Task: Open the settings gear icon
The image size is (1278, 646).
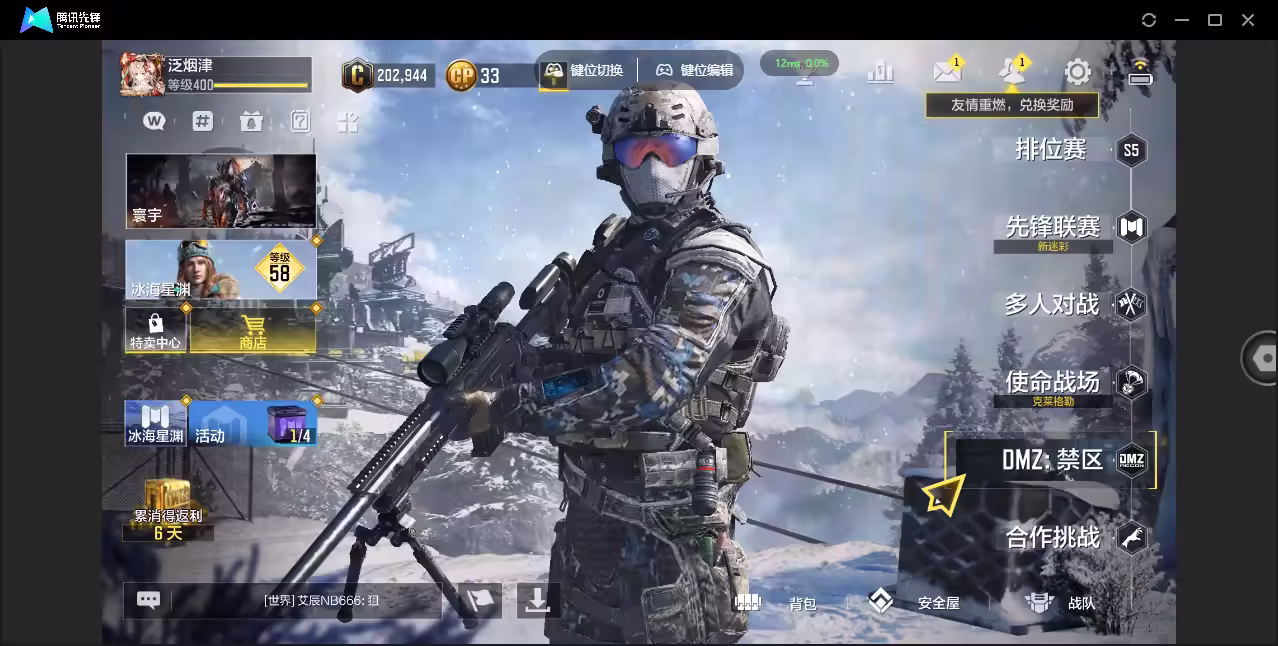Action: pyautogui.click(x=1077, y=71)
